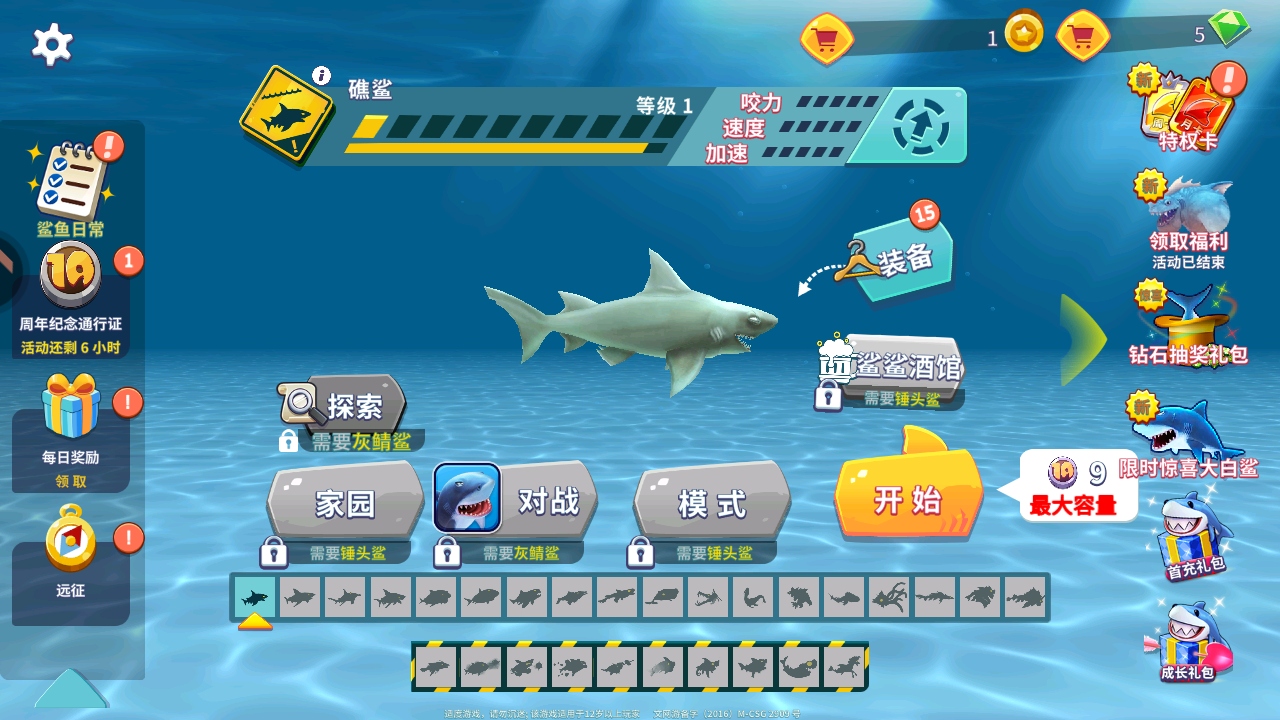Open the gear settings menu
This screenshot has height=720, width=1280.
(52, 44)
